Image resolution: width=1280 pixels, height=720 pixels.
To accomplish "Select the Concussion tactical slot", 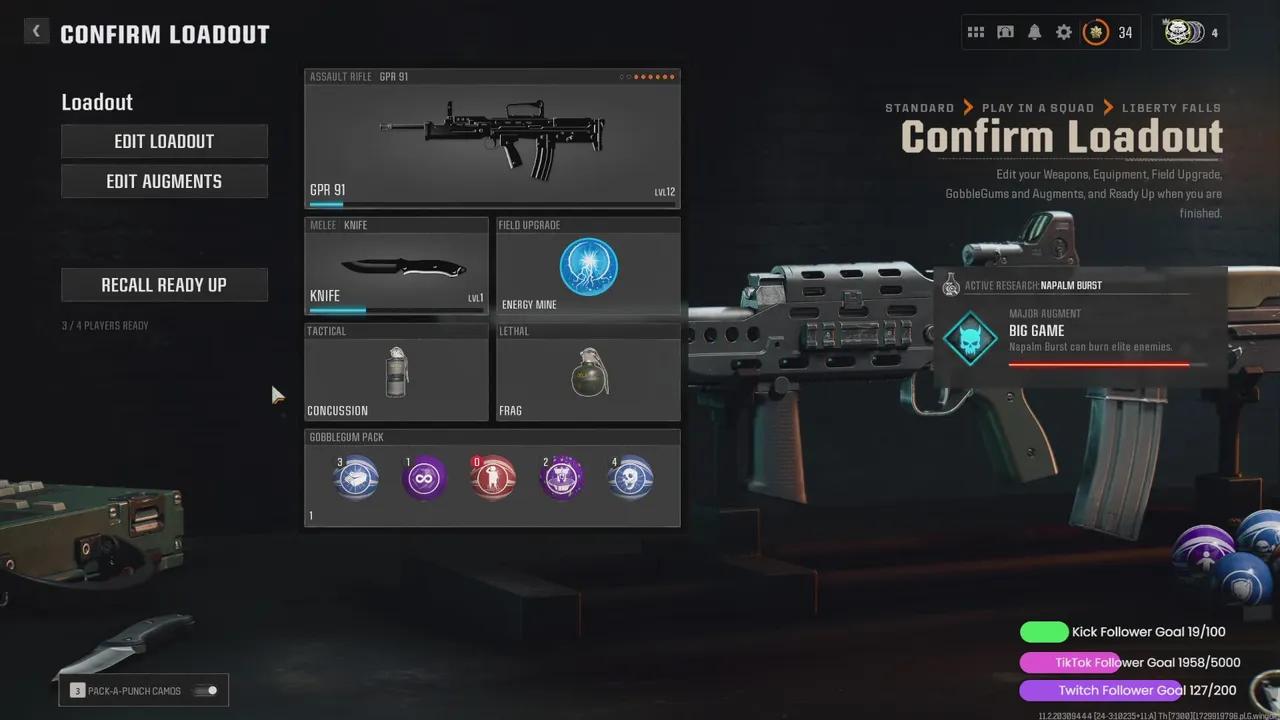I will pyautogui.click(x=396, y=372).
